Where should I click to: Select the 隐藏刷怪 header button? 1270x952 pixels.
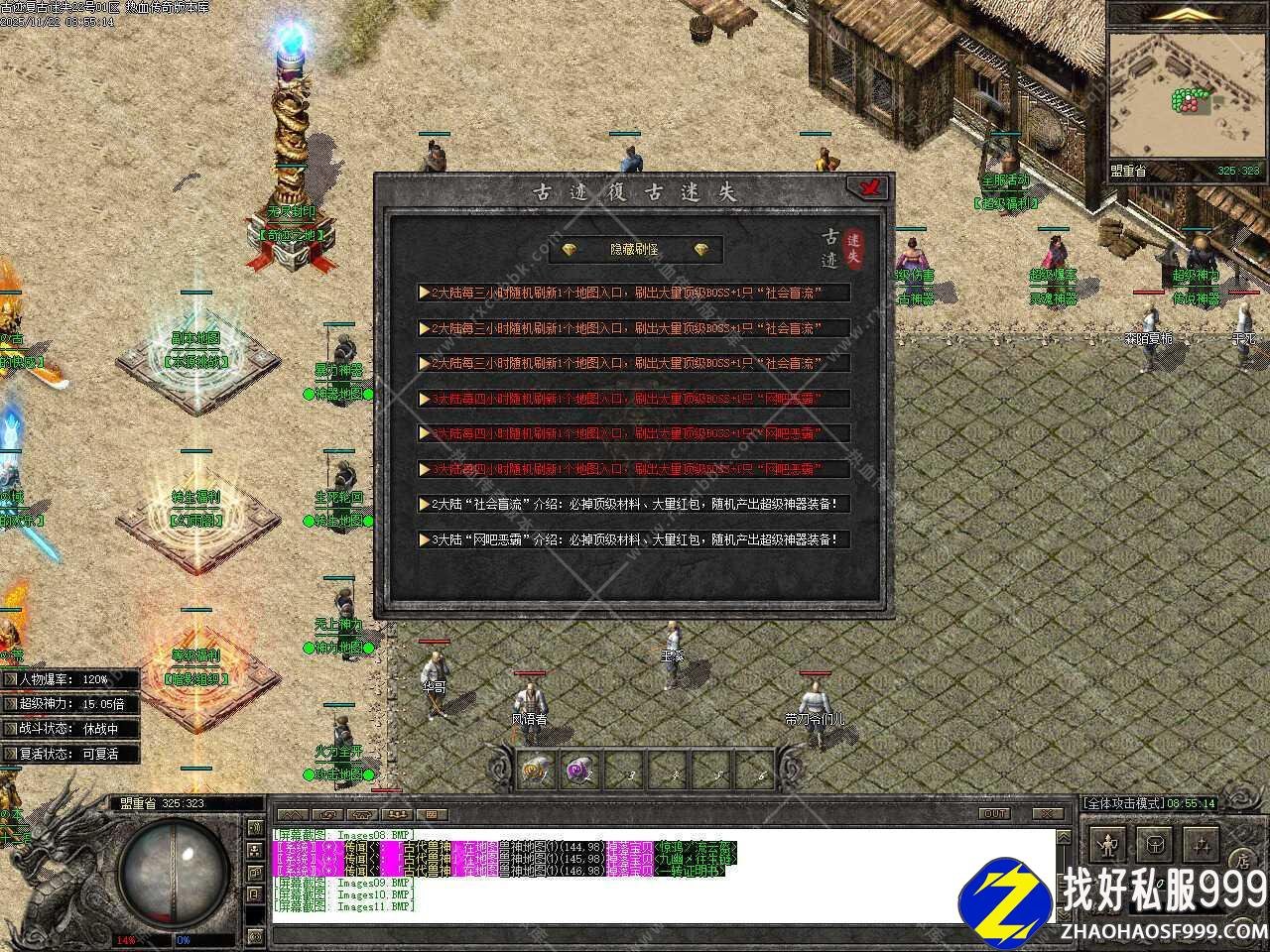tap(635, 250)
